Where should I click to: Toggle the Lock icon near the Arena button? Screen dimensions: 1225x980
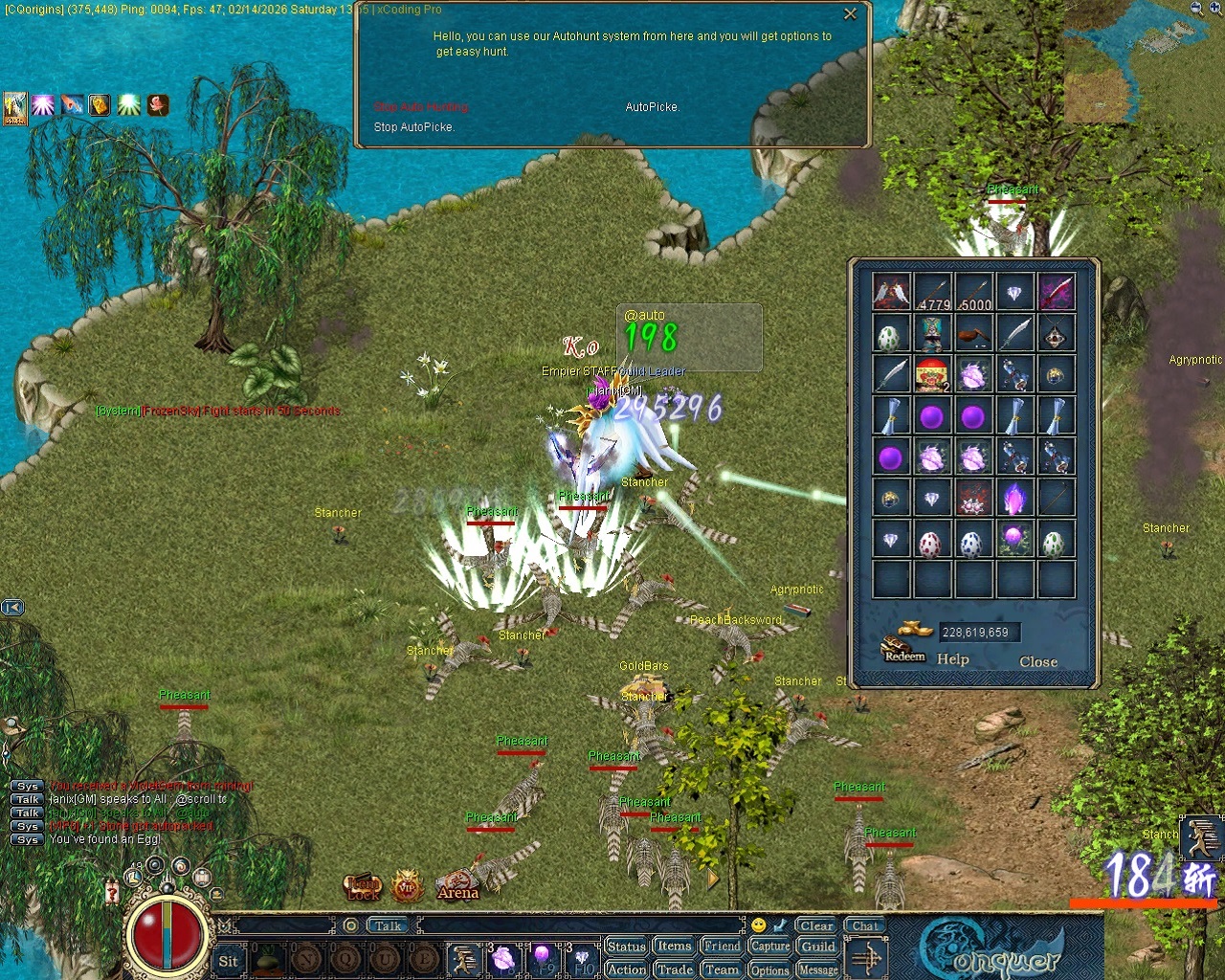pyautogui.click(x=363, y=888)
